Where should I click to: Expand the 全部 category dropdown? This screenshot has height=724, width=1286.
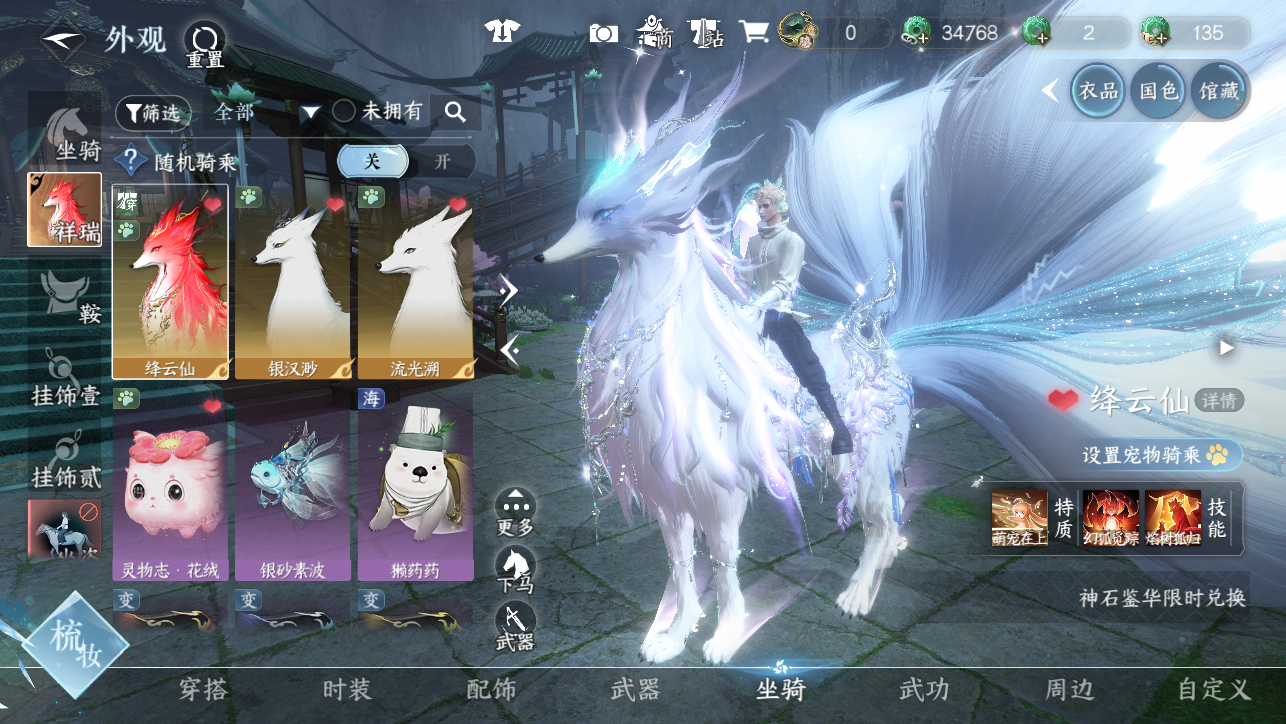click(x=310, y=113)
